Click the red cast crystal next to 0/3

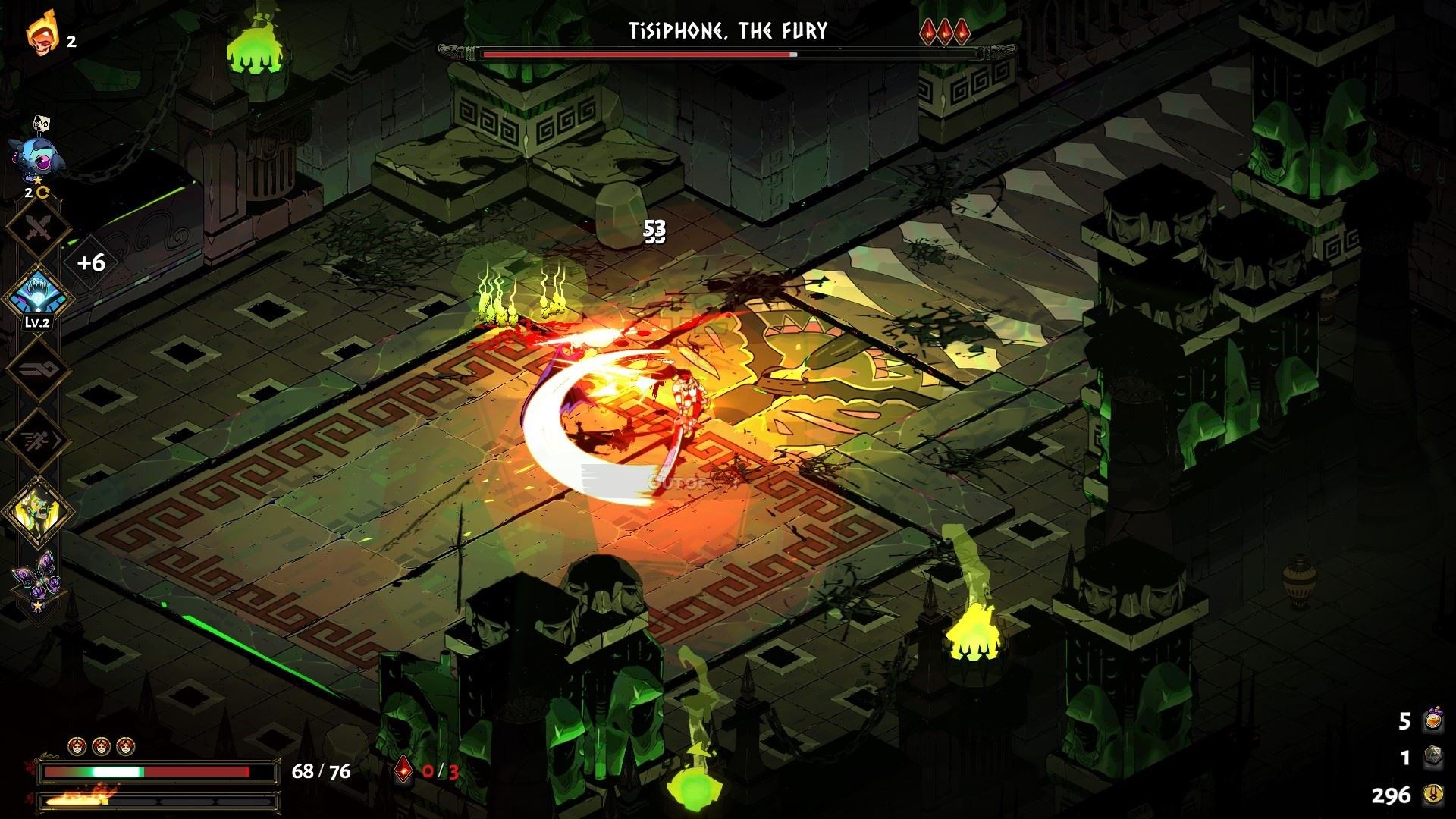point(403,770)
